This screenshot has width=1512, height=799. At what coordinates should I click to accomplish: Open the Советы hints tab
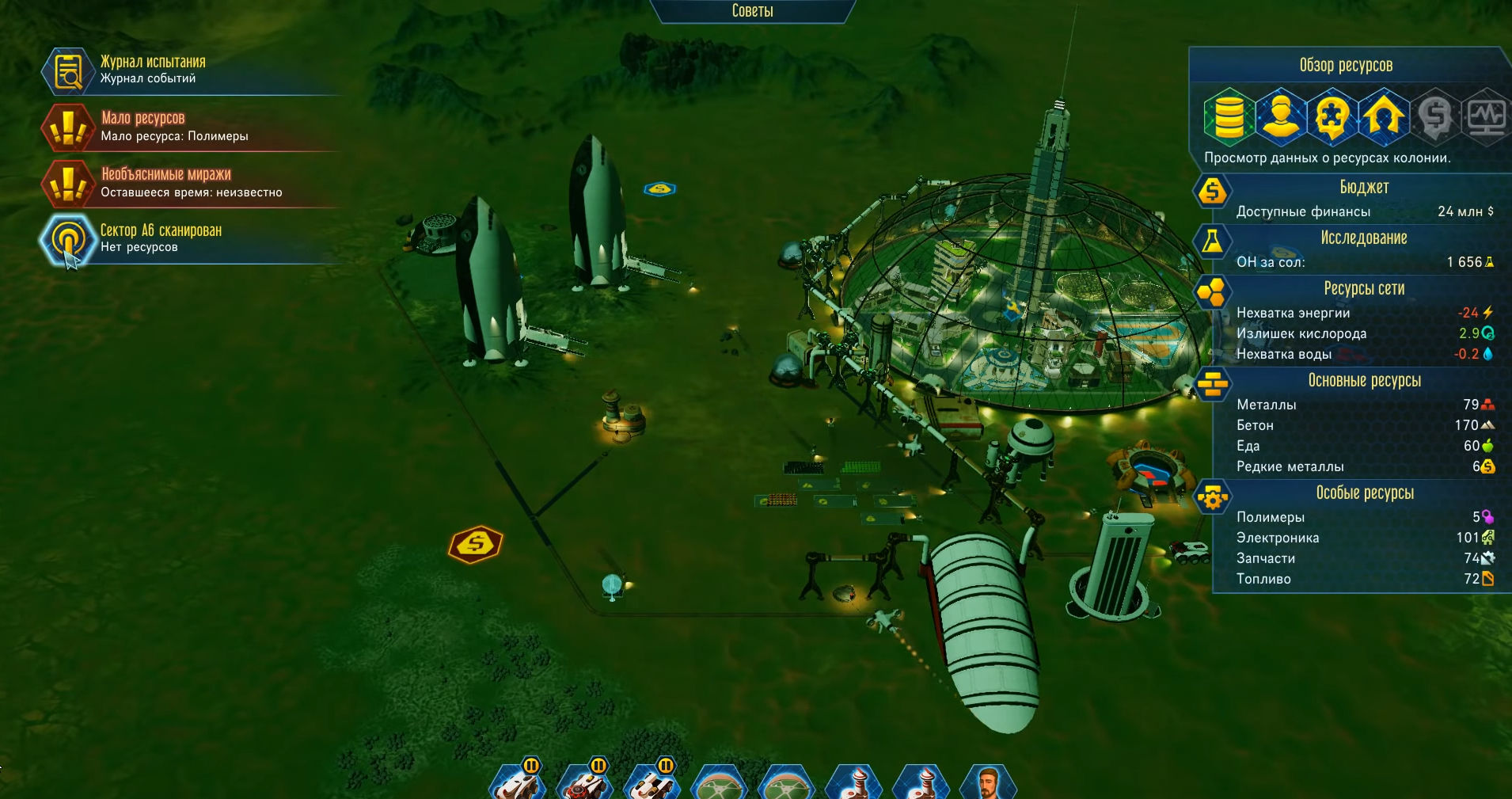(752, 11)
